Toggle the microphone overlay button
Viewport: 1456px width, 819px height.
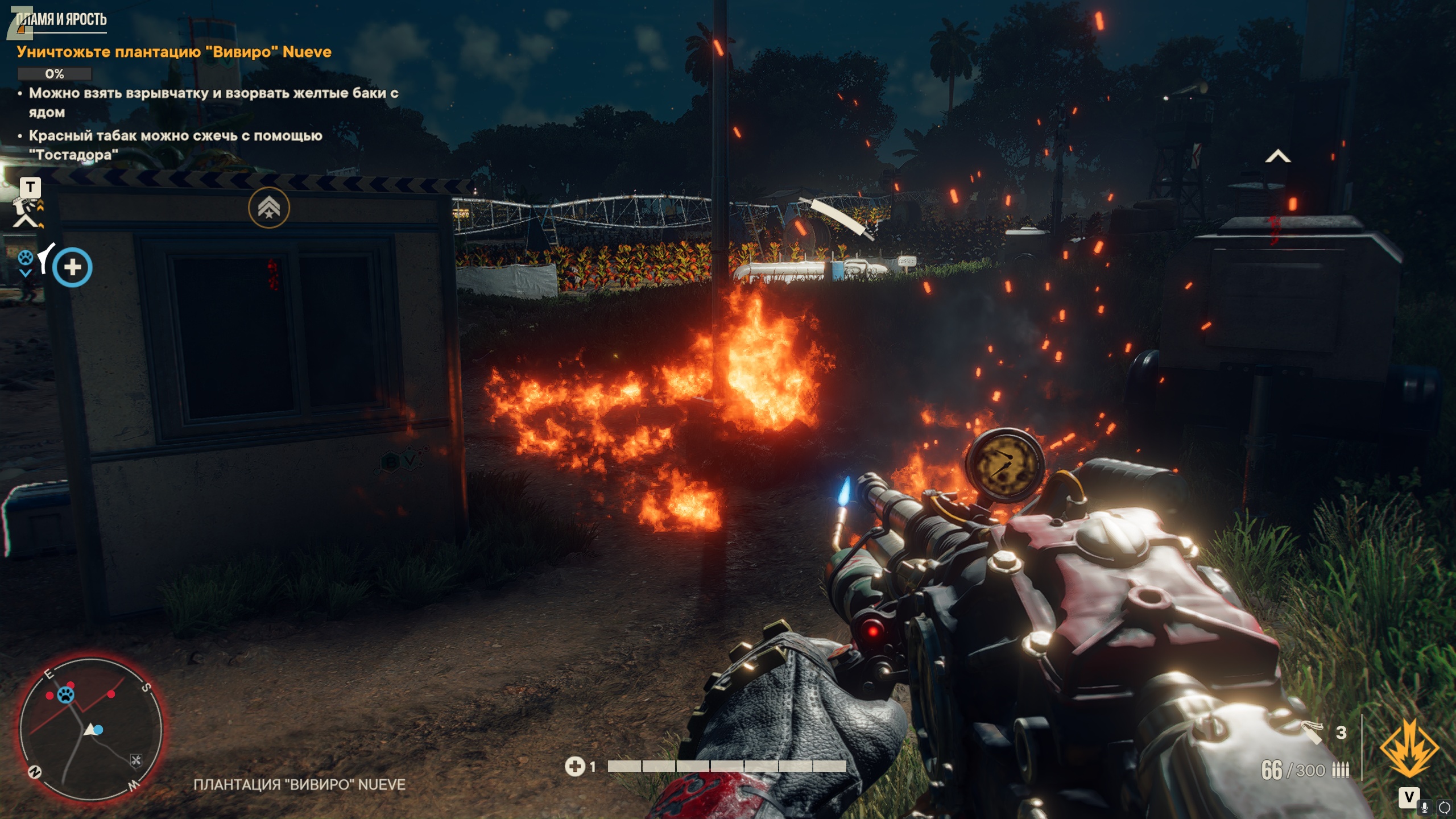[x=1424, y=807]
